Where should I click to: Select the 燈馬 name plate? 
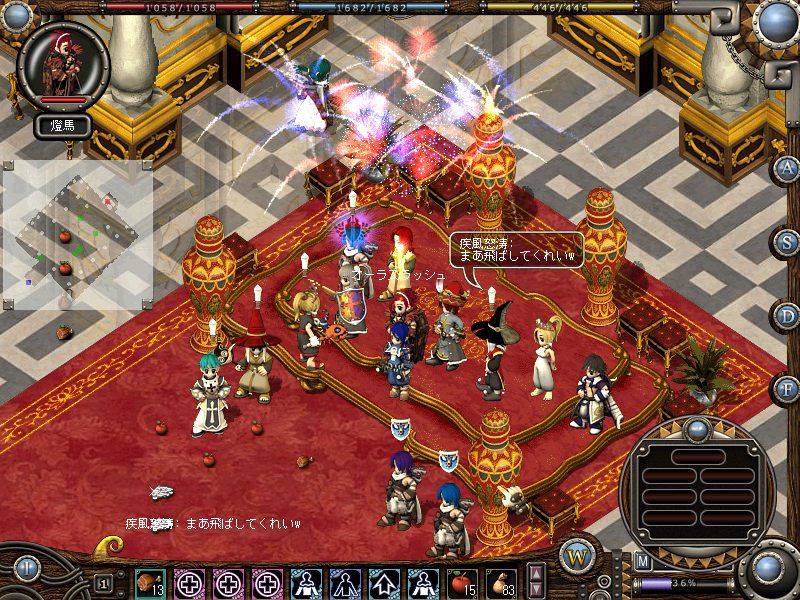(x=63, y=126)
